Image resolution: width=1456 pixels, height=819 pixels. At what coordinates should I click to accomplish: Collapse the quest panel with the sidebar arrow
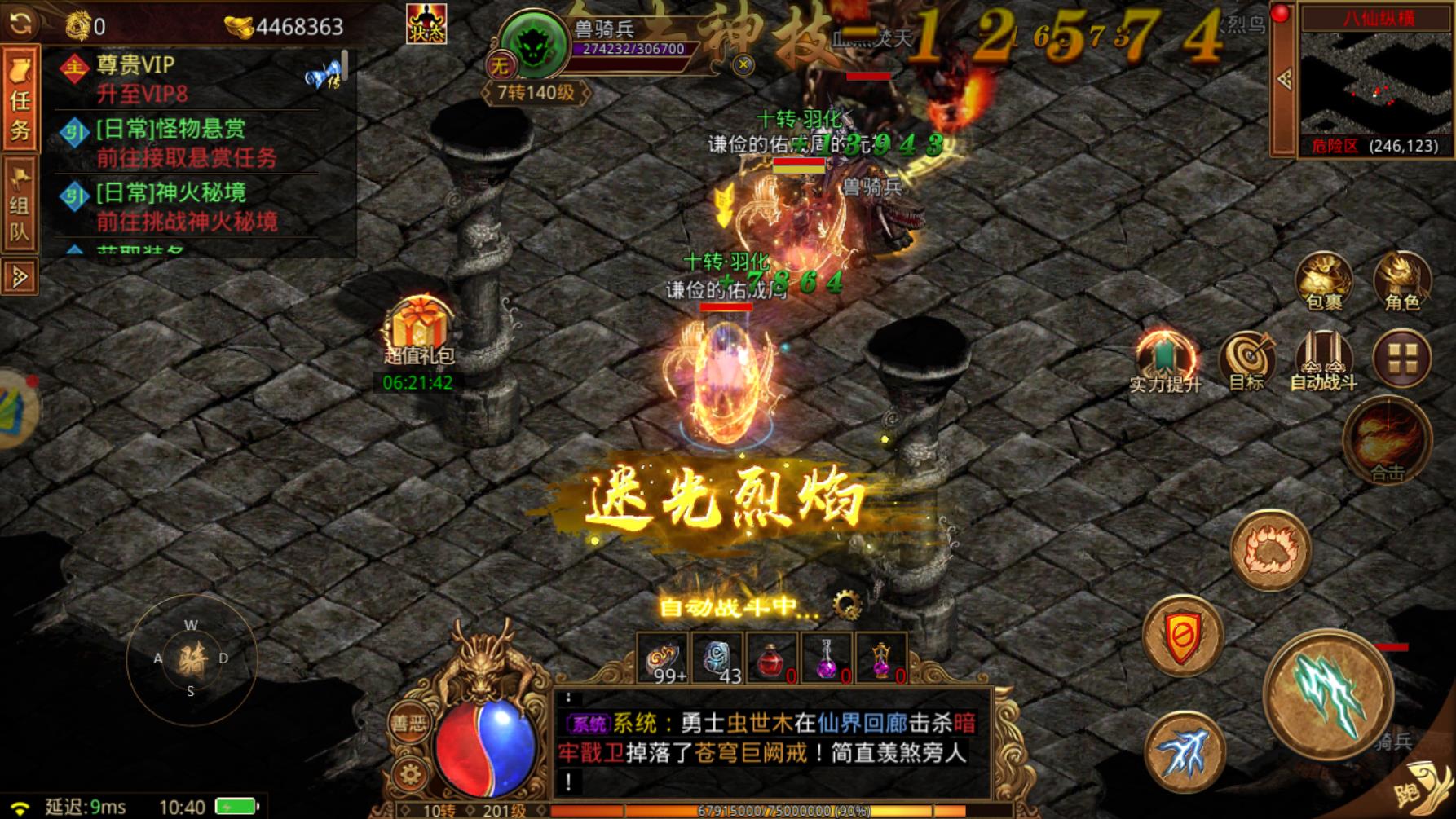20,277
